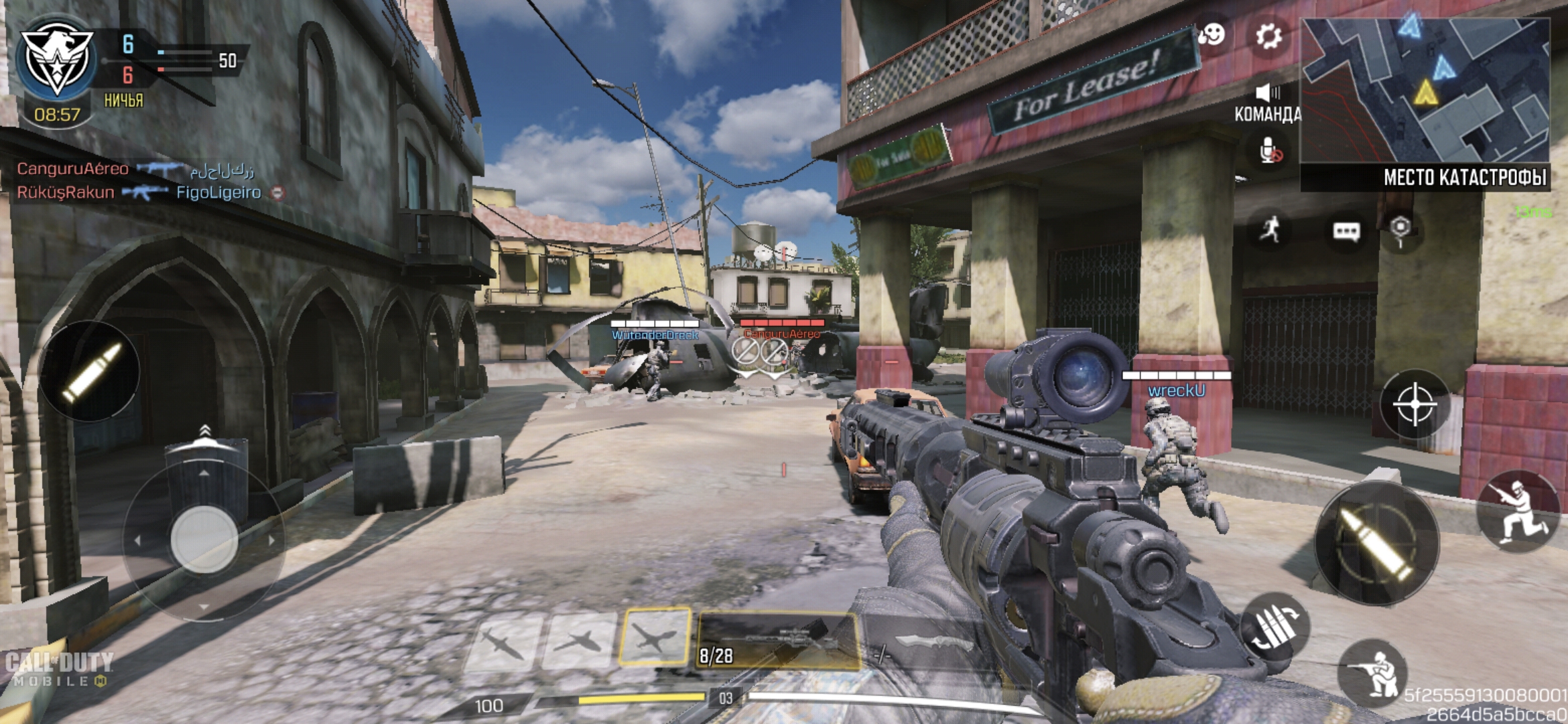The width and height of the screenshot is (1568, 724).
Task: Select the sniper rifle weapon slot
Action: coord(777,642)
